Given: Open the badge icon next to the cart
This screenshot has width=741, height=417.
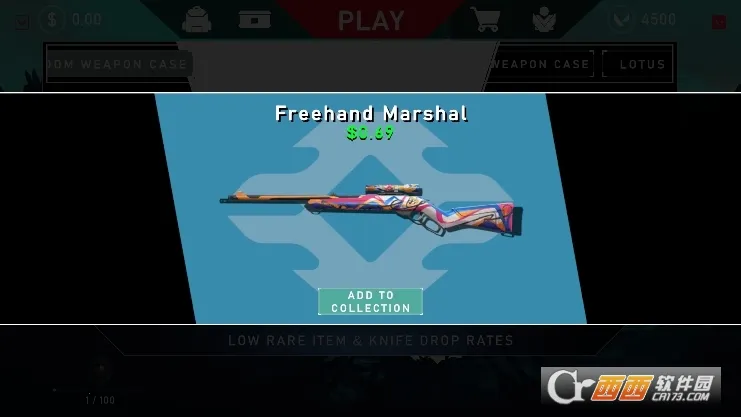Looking at the screenshot, I should 543,19.
